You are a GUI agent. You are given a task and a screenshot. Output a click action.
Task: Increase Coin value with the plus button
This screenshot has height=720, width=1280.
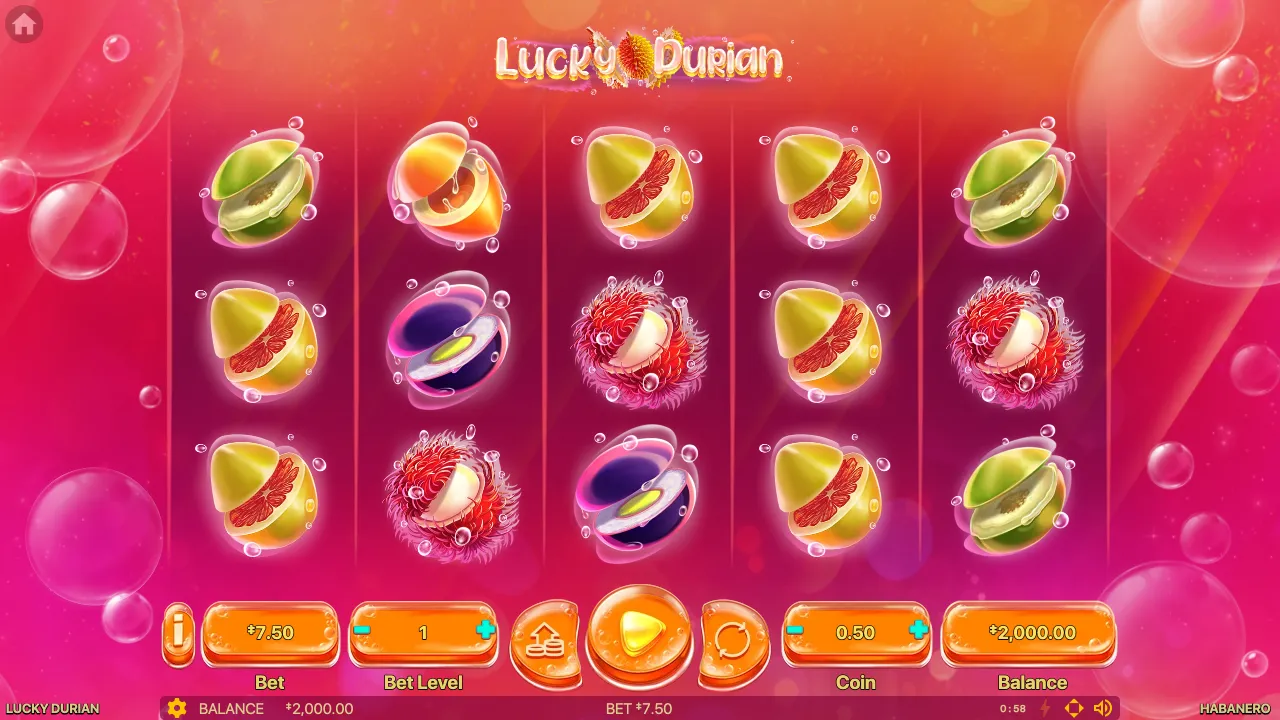click(x=920, y=632)
